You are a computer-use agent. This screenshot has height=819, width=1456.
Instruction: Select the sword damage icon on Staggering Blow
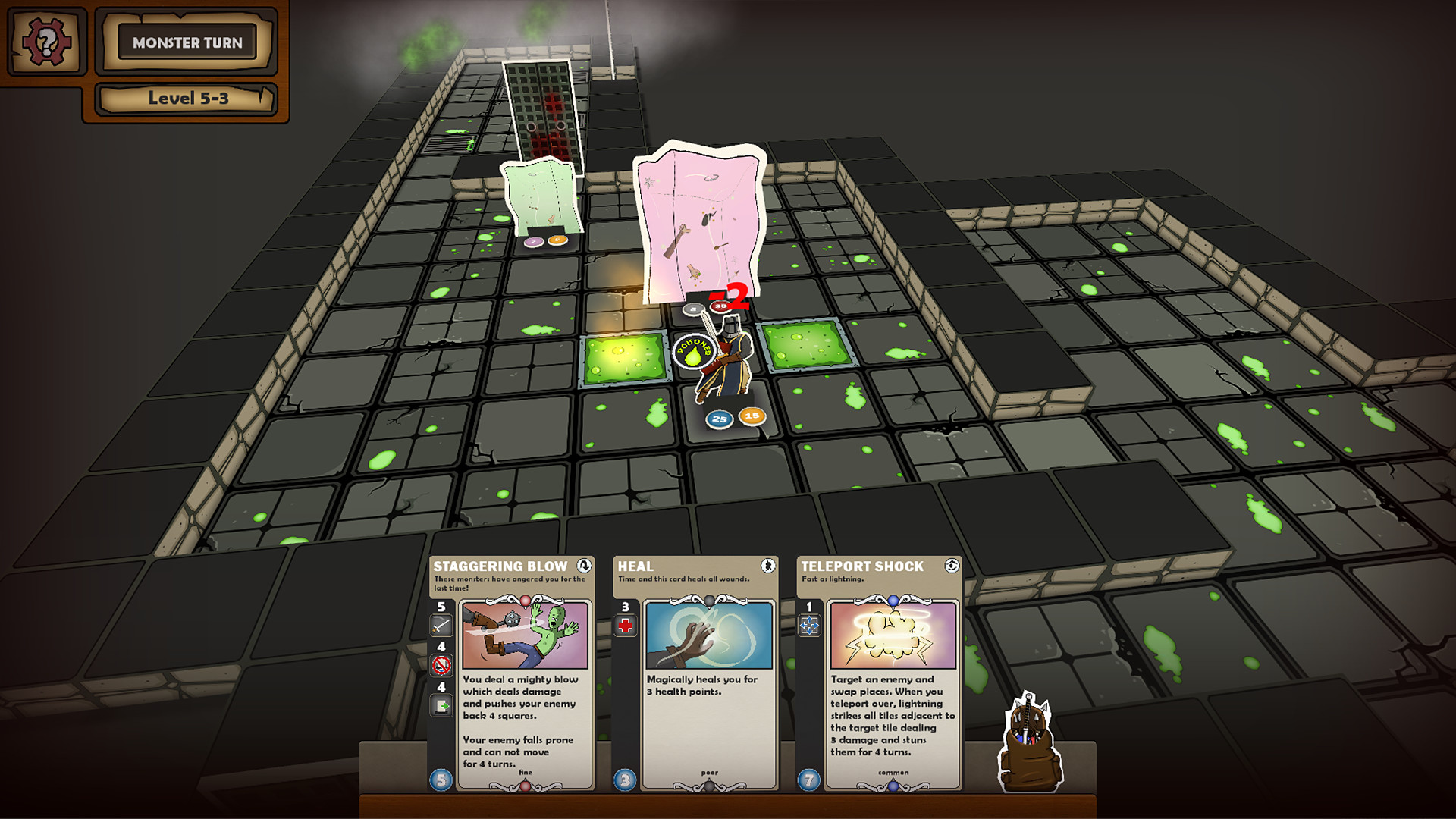click(x=441, y=625)
